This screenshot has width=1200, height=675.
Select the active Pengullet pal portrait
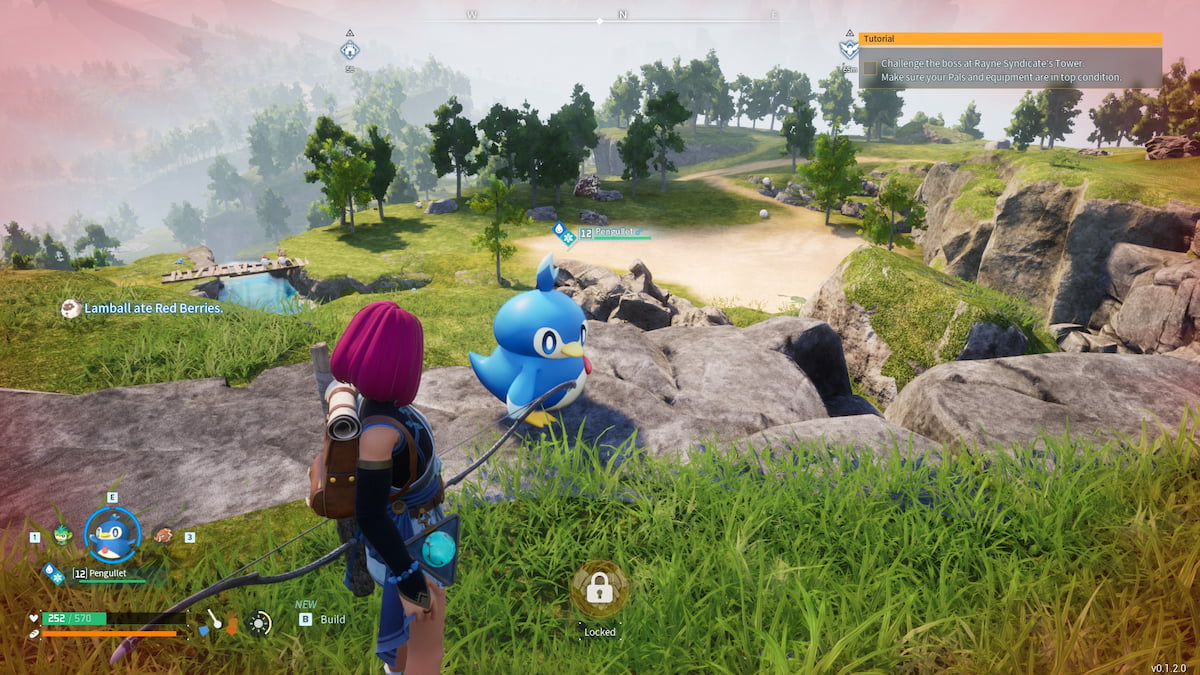click(113, 535)
